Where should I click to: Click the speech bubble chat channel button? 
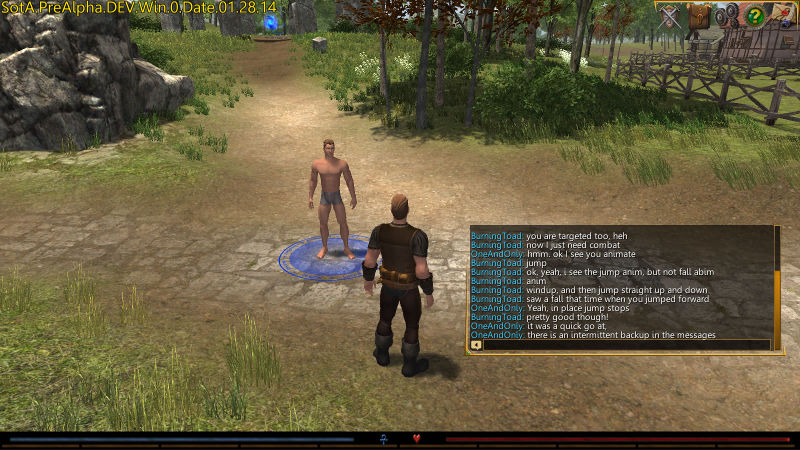[476, 345]
